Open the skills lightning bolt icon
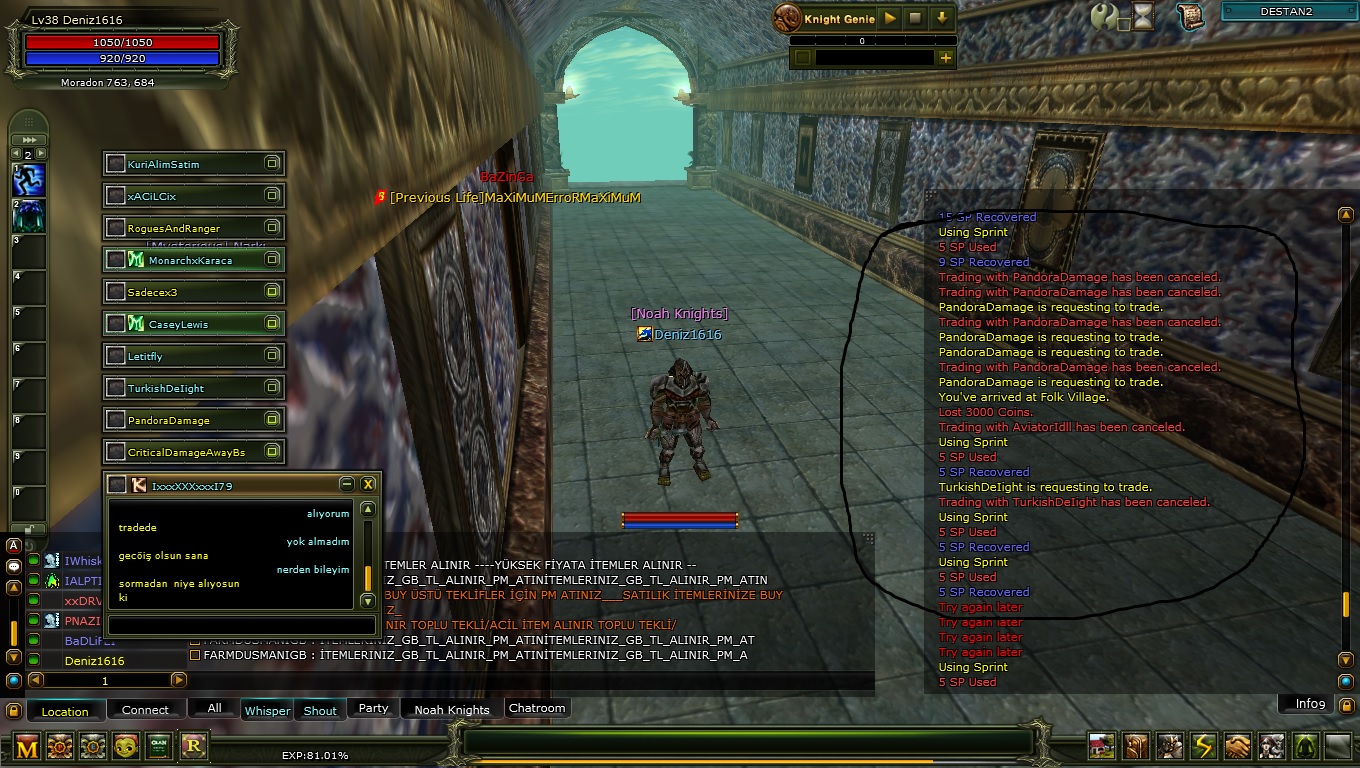Screen dimensions: 1360x768 (x=1202, y=747)
